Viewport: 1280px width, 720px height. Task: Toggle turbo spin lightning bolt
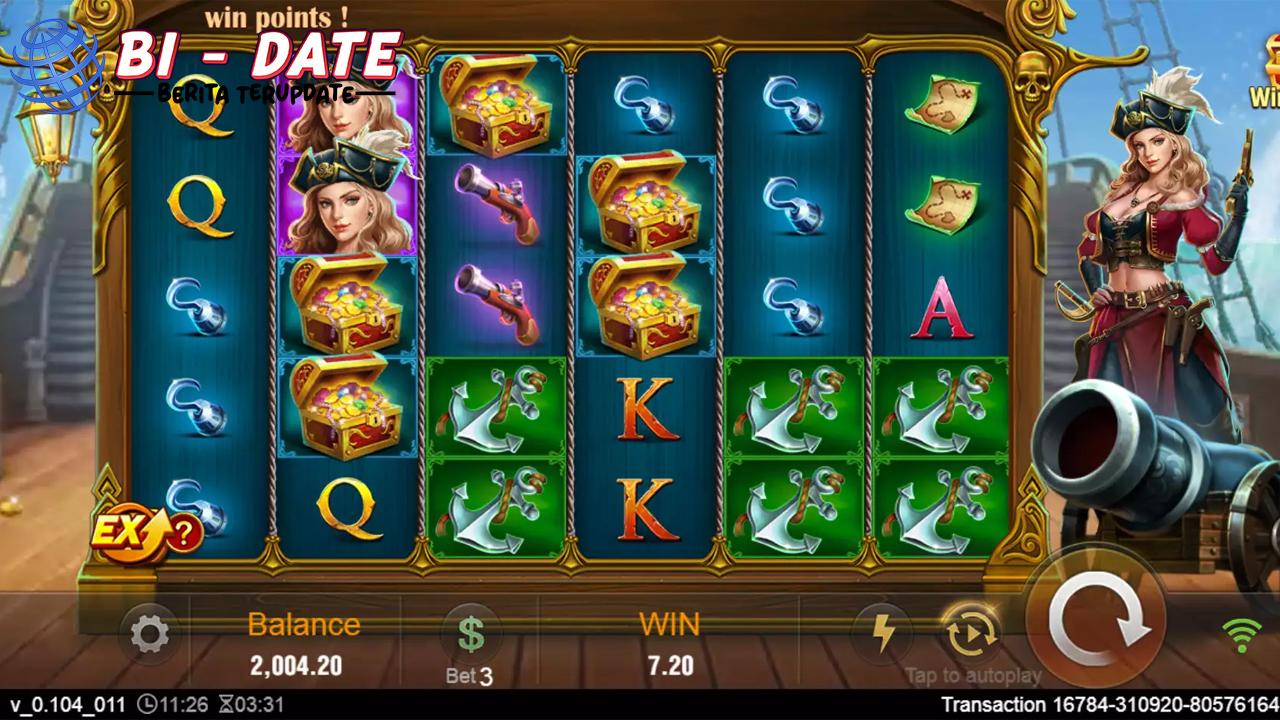pos(882,633)
